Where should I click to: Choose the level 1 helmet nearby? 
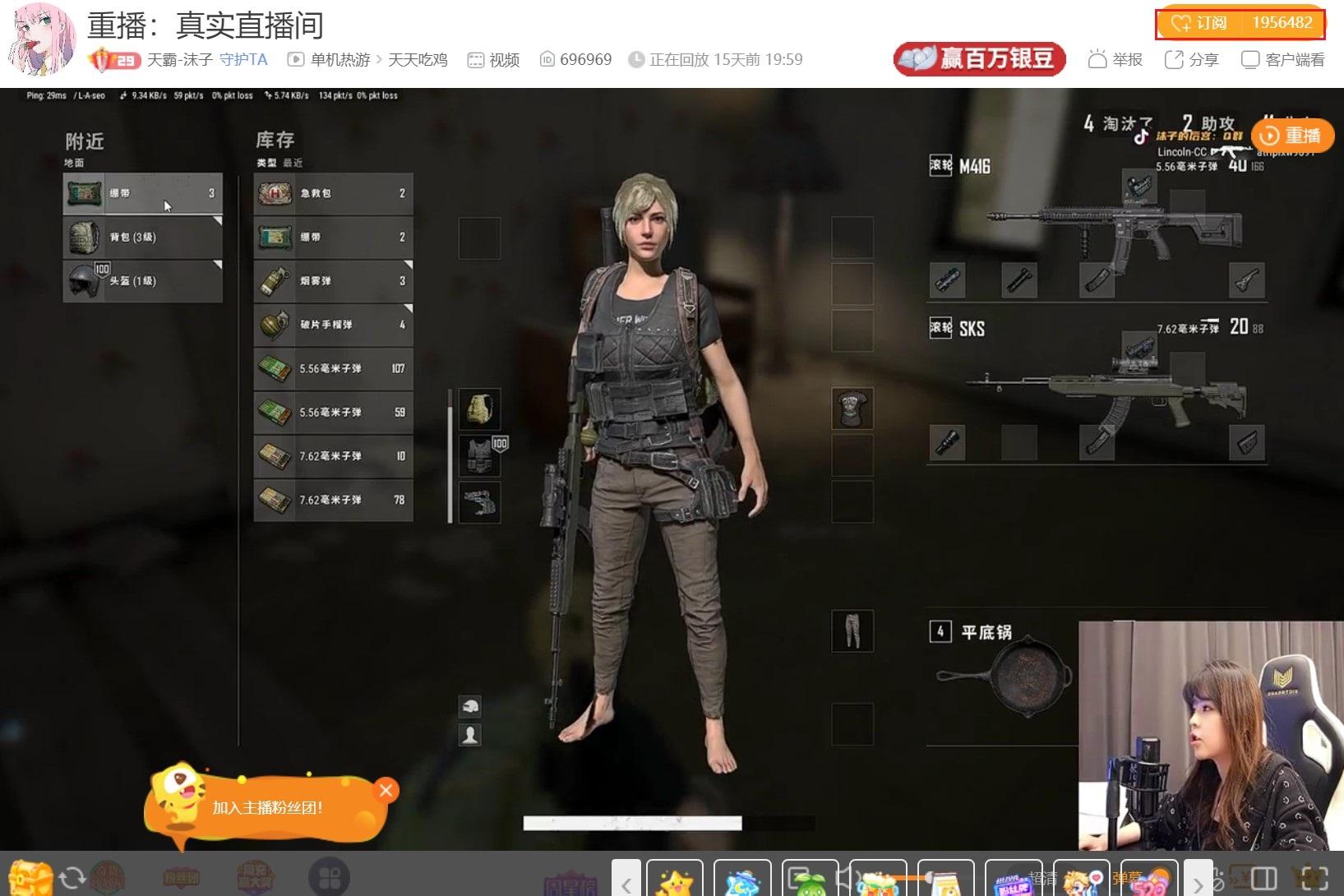(x=142, y=281)
